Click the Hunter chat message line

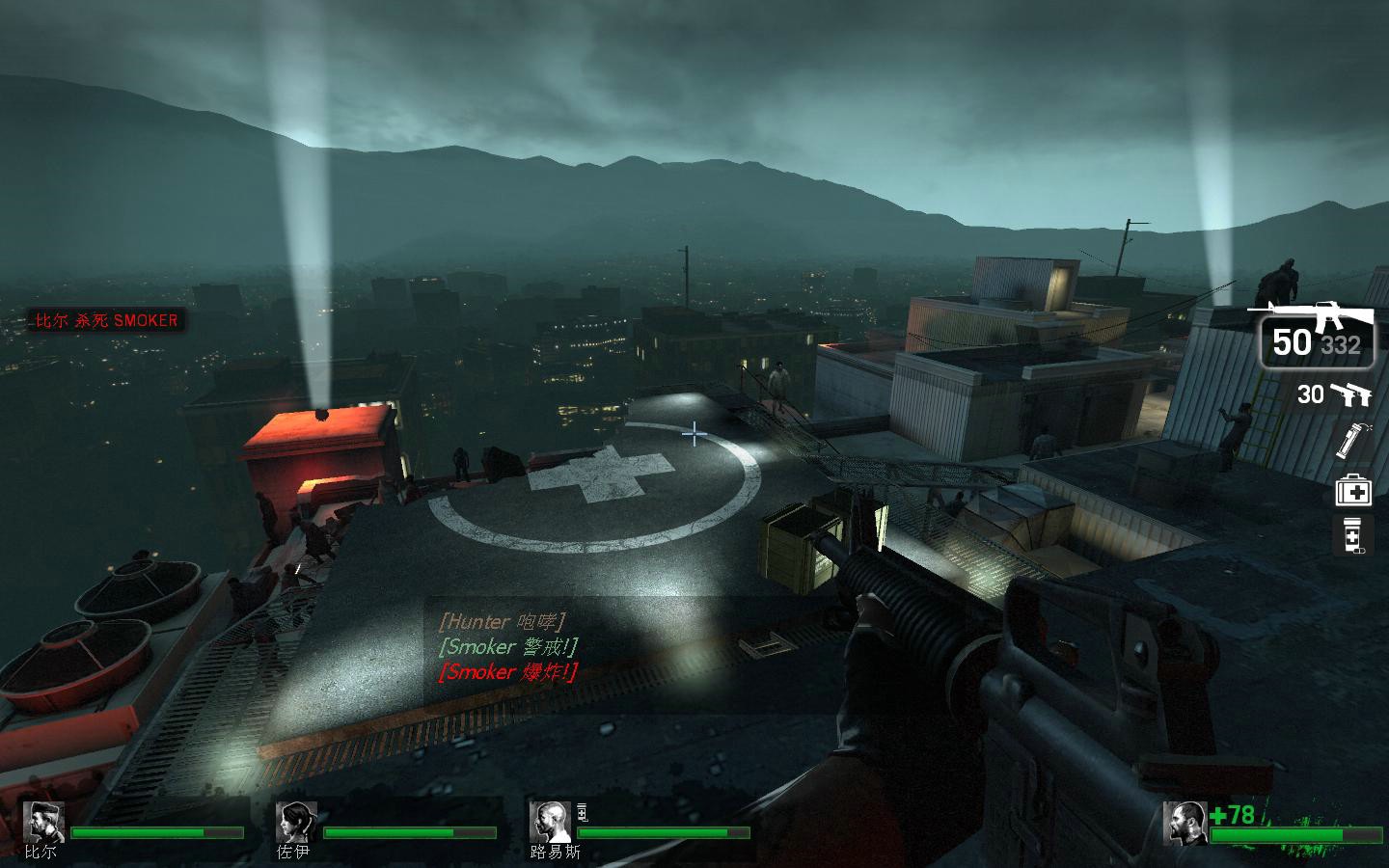coord(502,622)
